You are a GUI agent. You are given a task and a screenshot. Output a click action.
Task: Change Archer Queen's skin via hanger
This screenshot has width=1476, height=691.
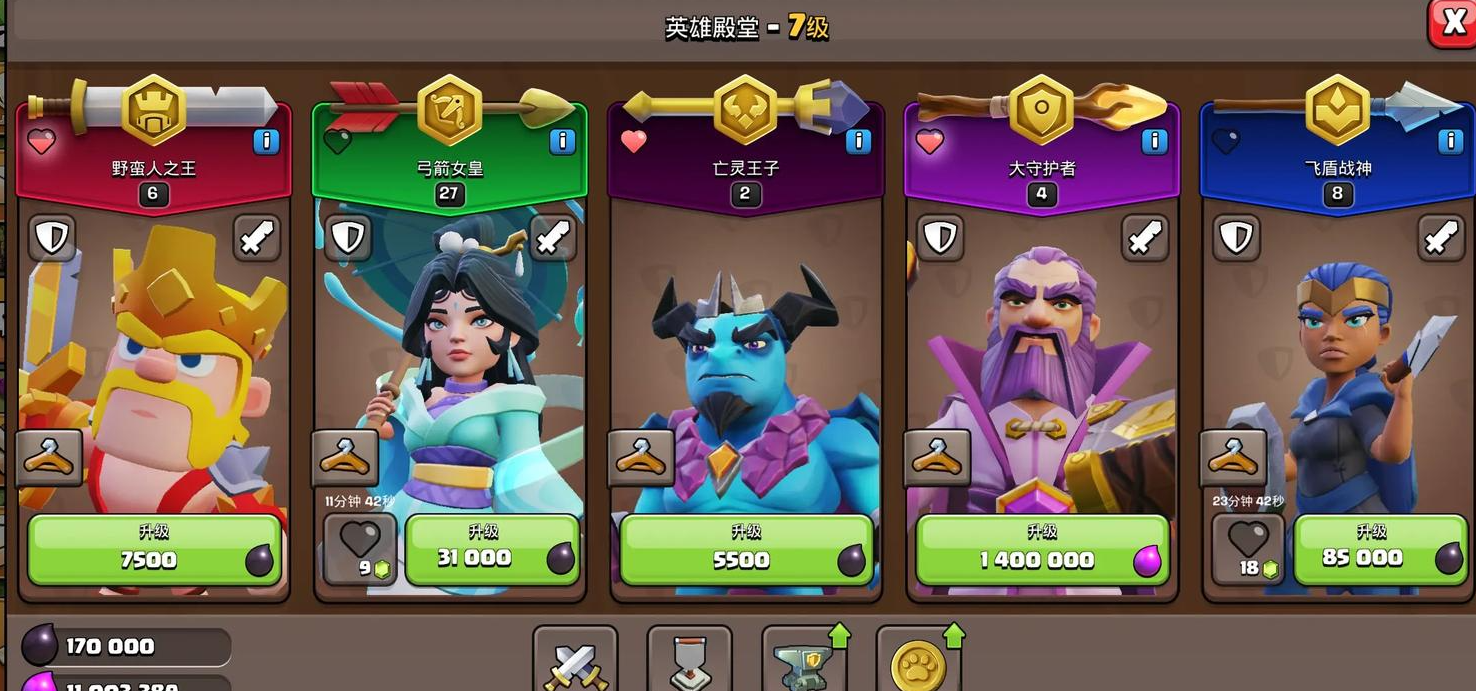pyautogui.click(x=345, y=458)
